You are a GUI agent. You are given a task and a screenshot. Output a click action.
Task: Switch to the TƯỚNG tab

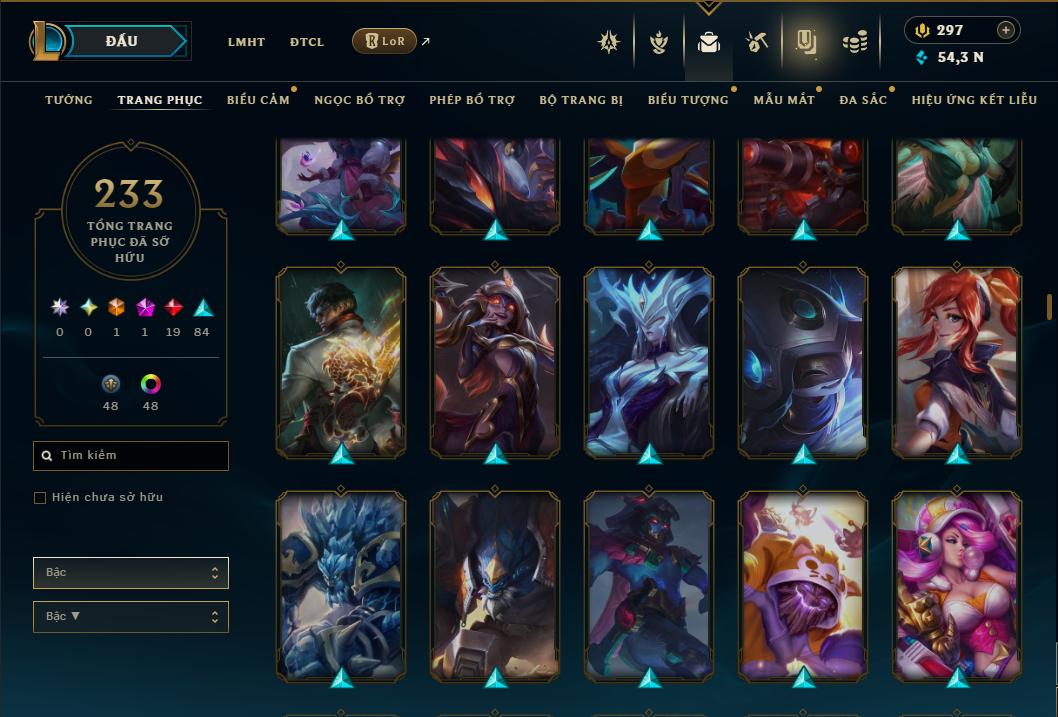pyautogui.click(x=69, y=100)
